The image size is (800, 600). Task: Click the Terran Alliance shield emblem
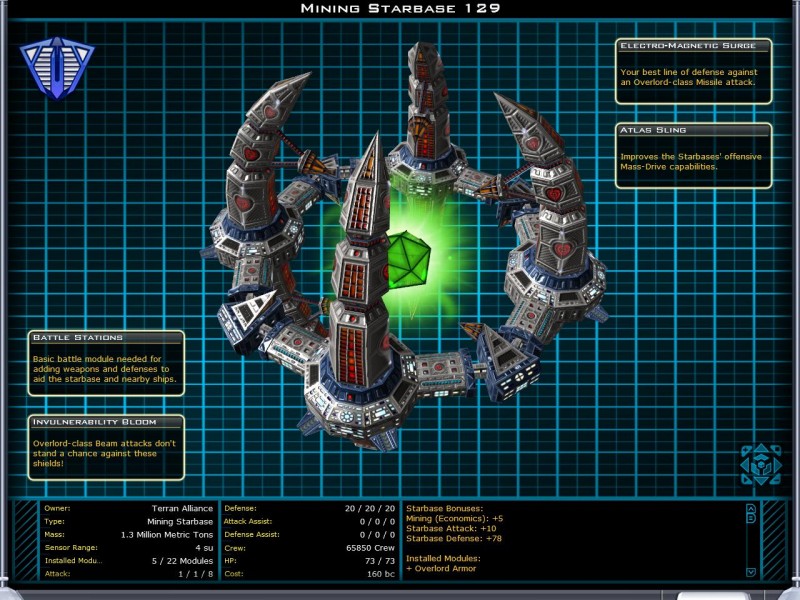(x=57, y=68)
